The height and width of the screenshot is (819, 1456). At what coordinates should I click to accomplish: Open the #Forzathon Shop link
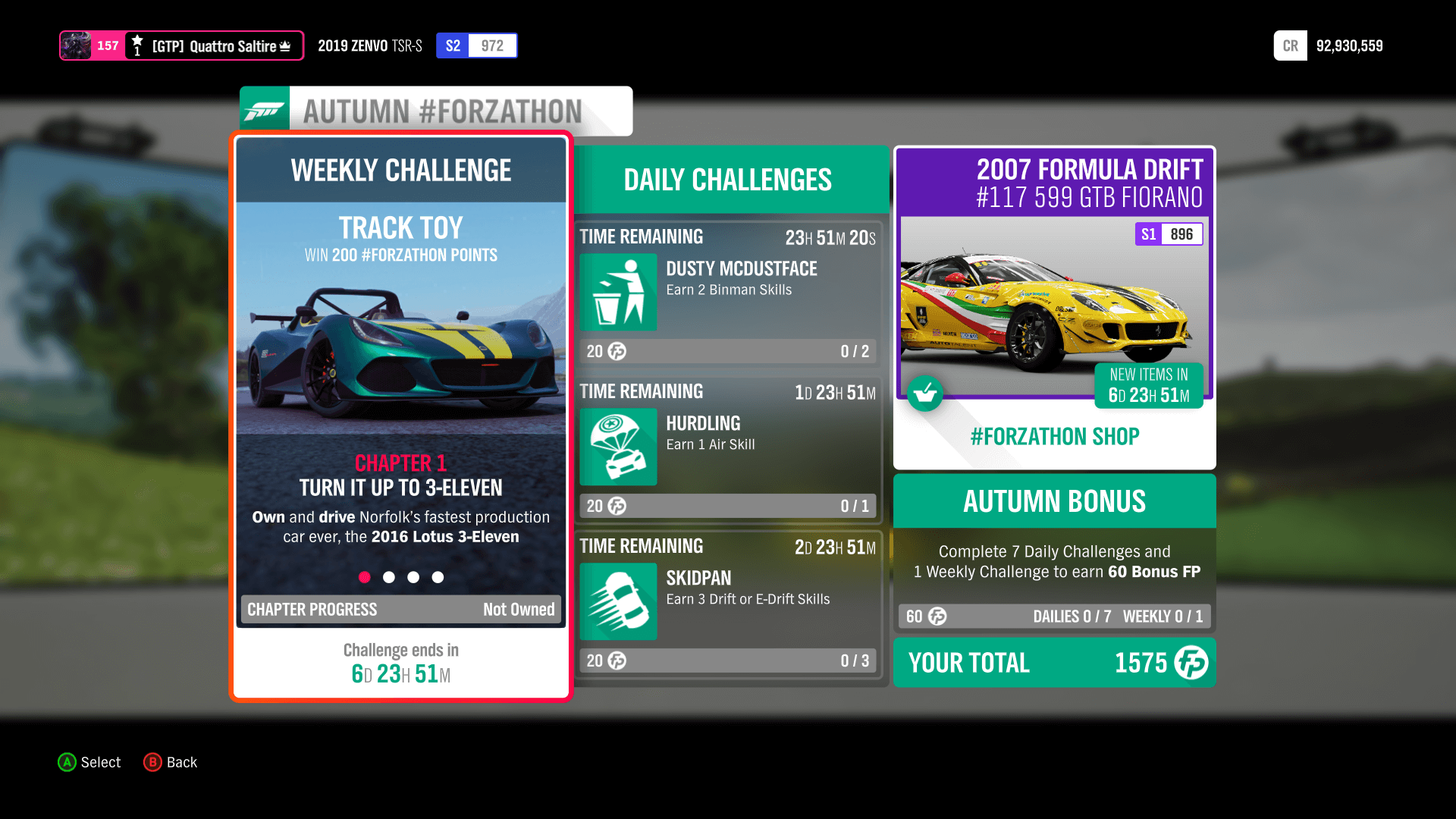tap(1054, 436)
